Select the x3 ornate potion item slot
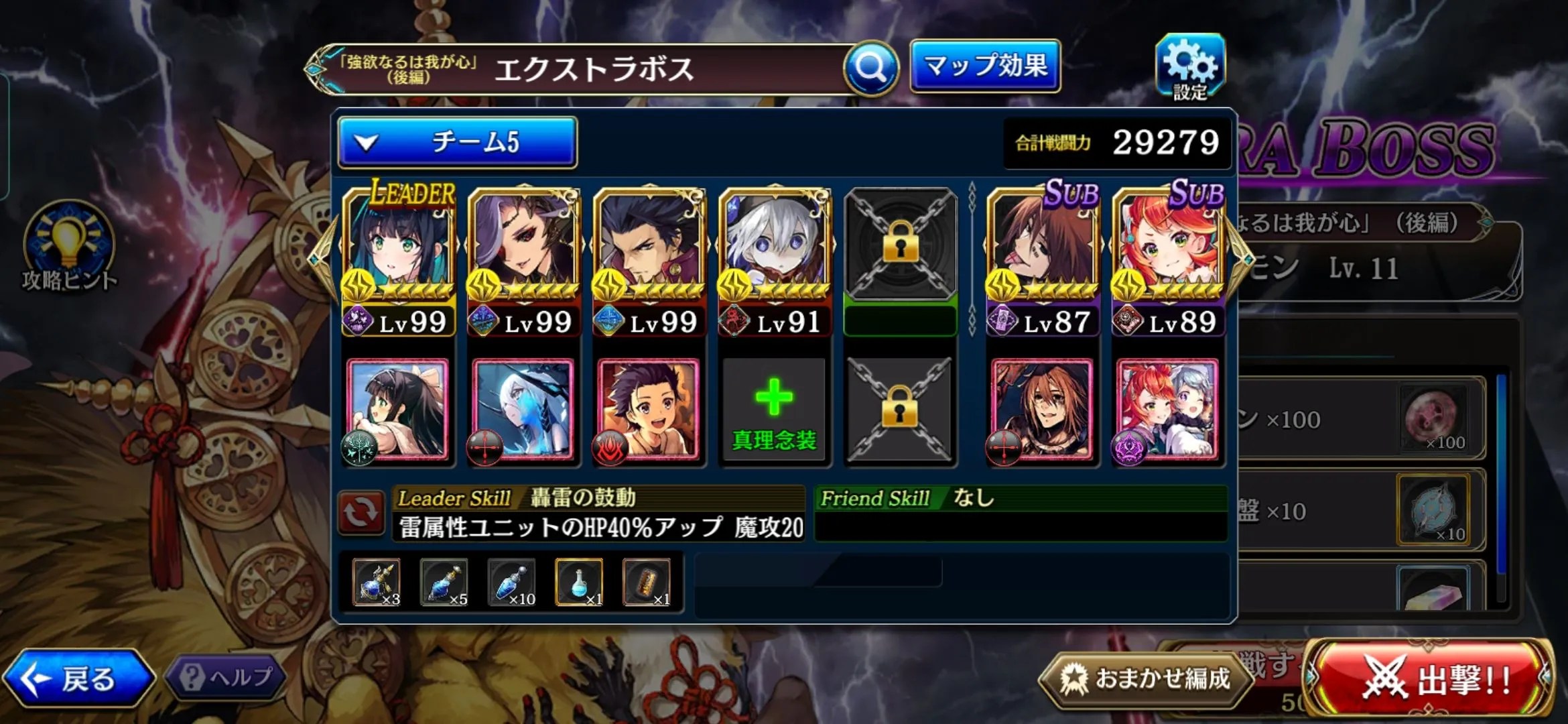1568x724 pixels. [377, 582]
